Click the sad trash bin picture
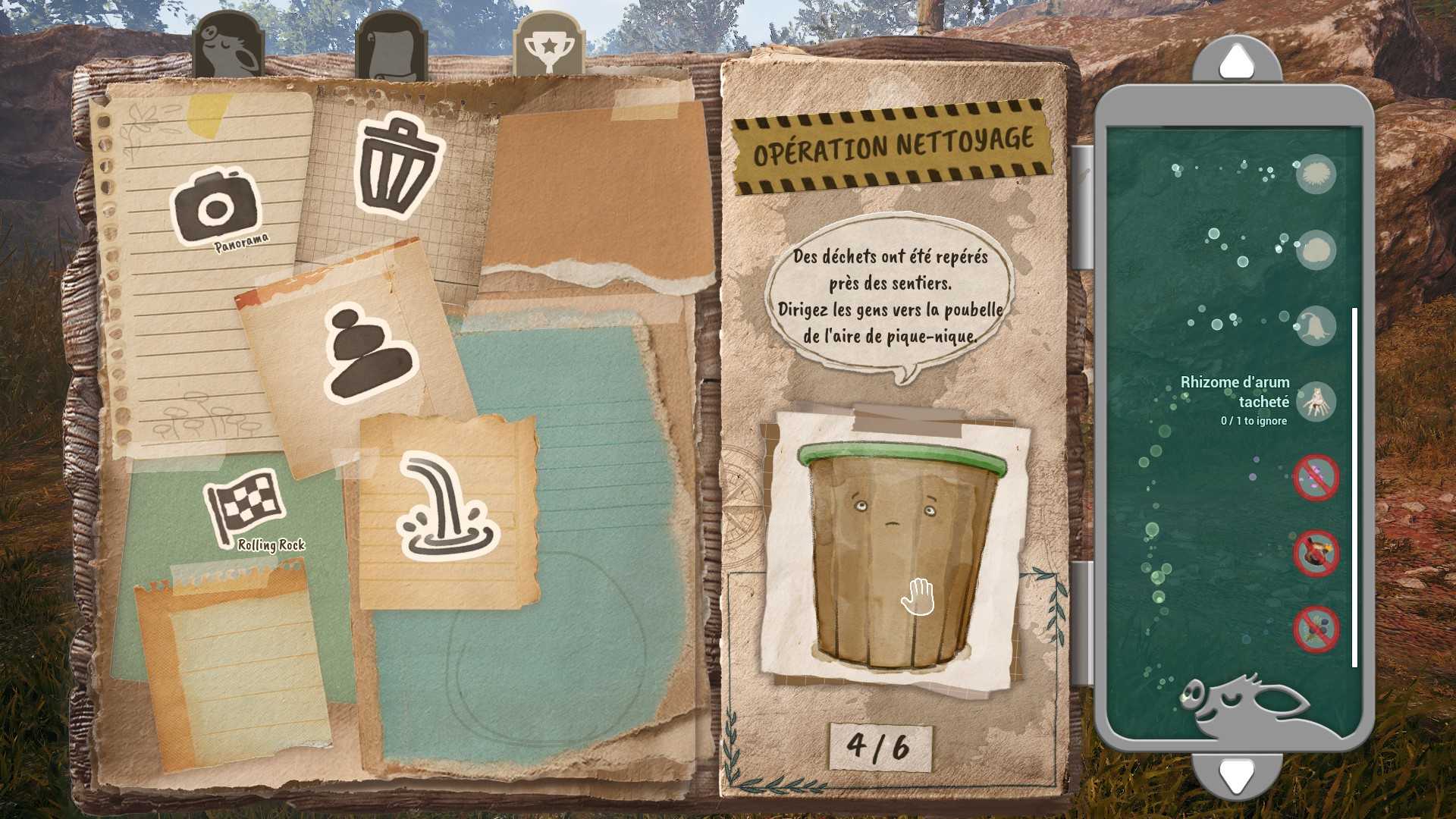 coord(896,554)
